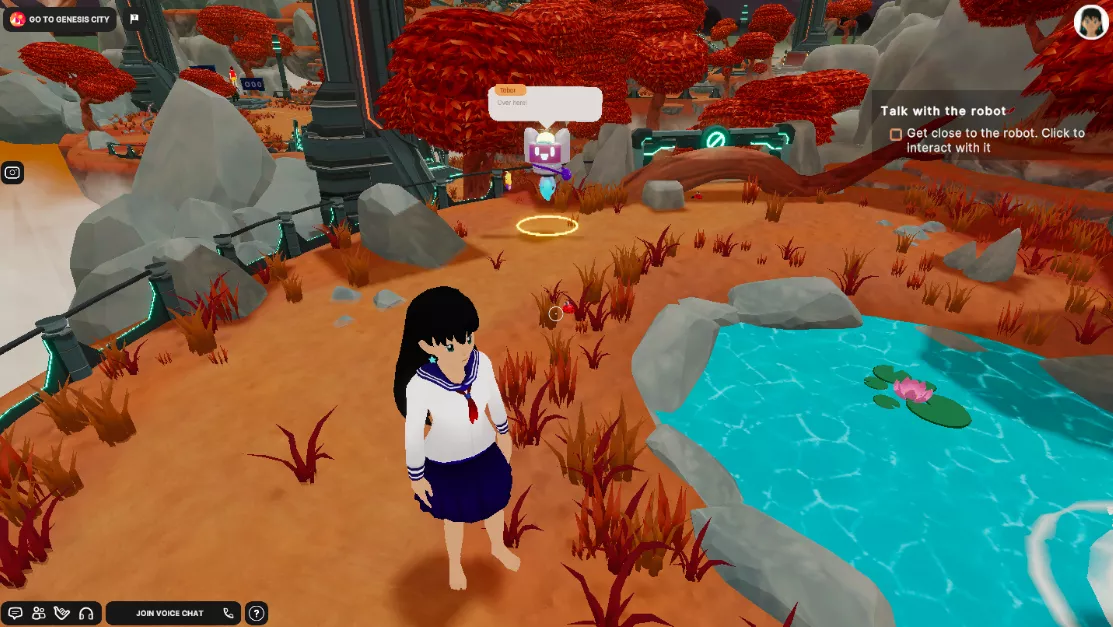Toggle the headphones audio icon
Viewport: 1113px width, 627px height.
click(x=86, y=613)
